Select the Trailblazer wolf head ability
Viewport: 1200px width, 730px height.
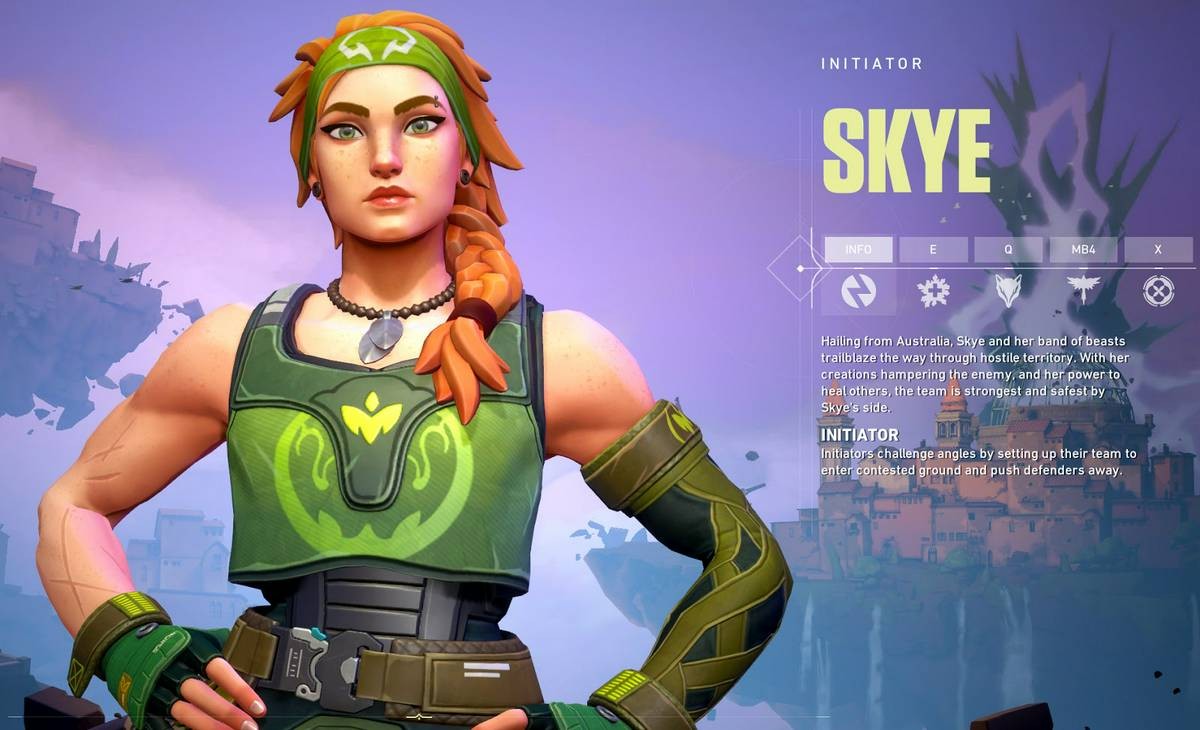tap(1008, 291)
